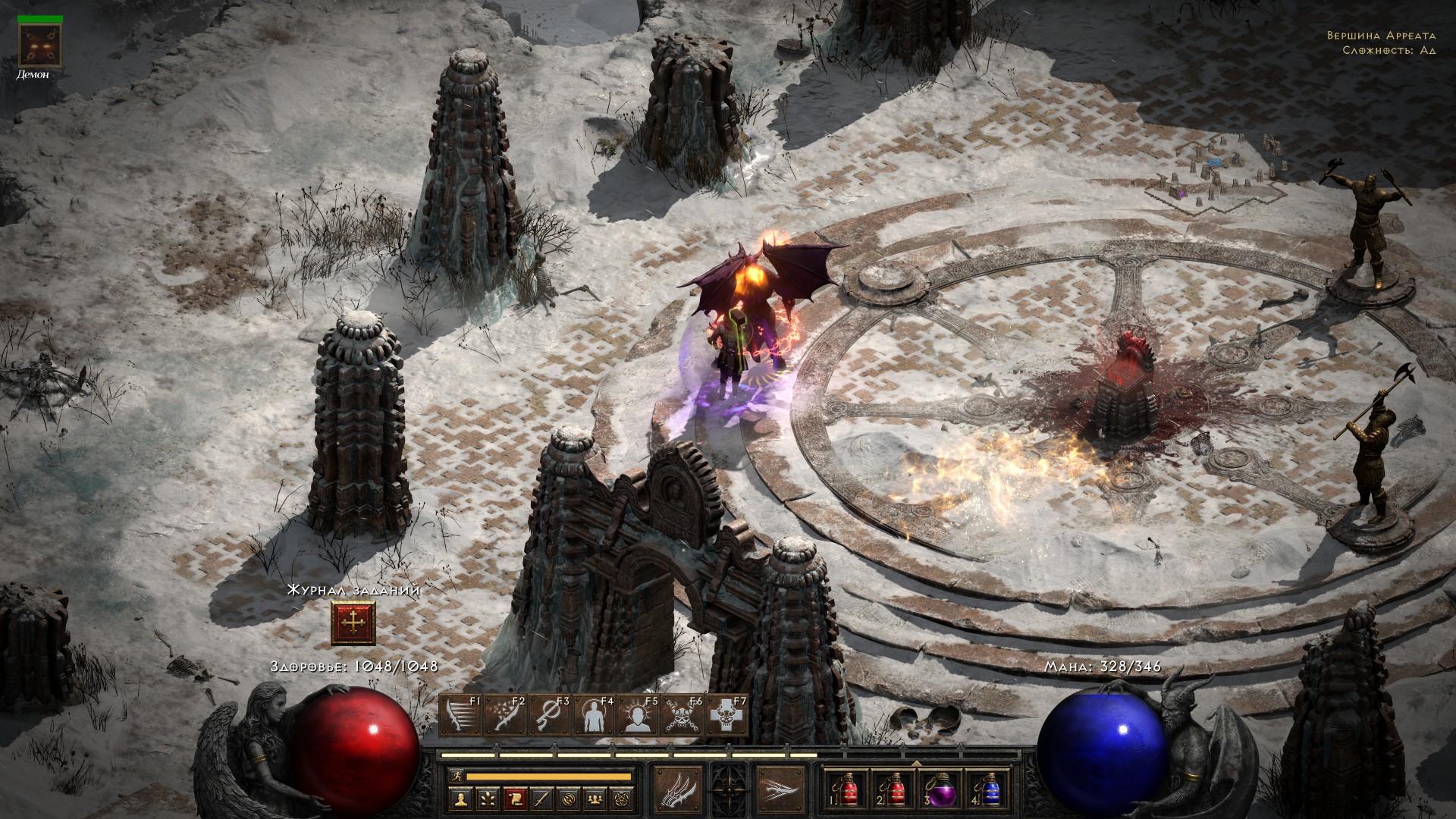This screenshot has width=1456, height=819.
Task: Toggle run/walk with the running man icon
Action: coord(455,777)
